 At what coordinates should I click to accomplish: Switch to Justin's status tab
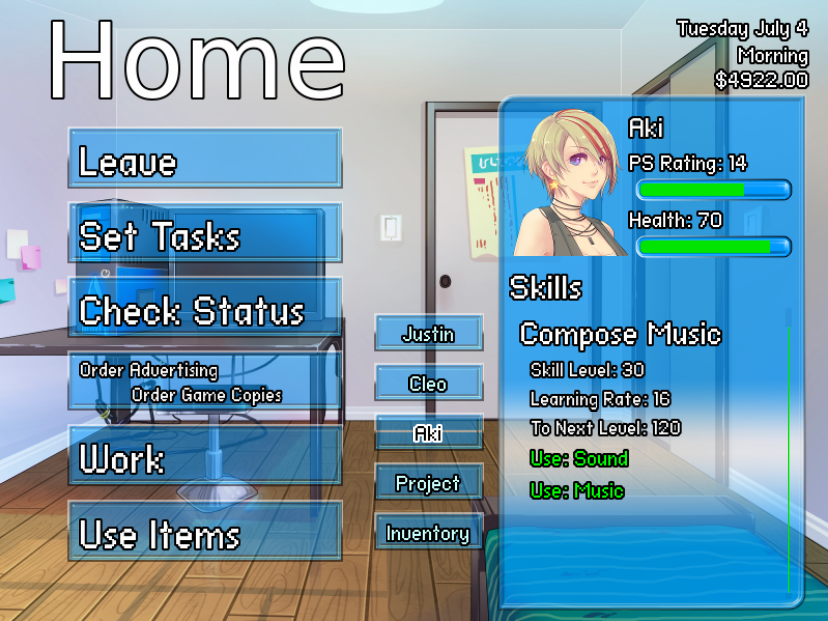click(428, 334)
